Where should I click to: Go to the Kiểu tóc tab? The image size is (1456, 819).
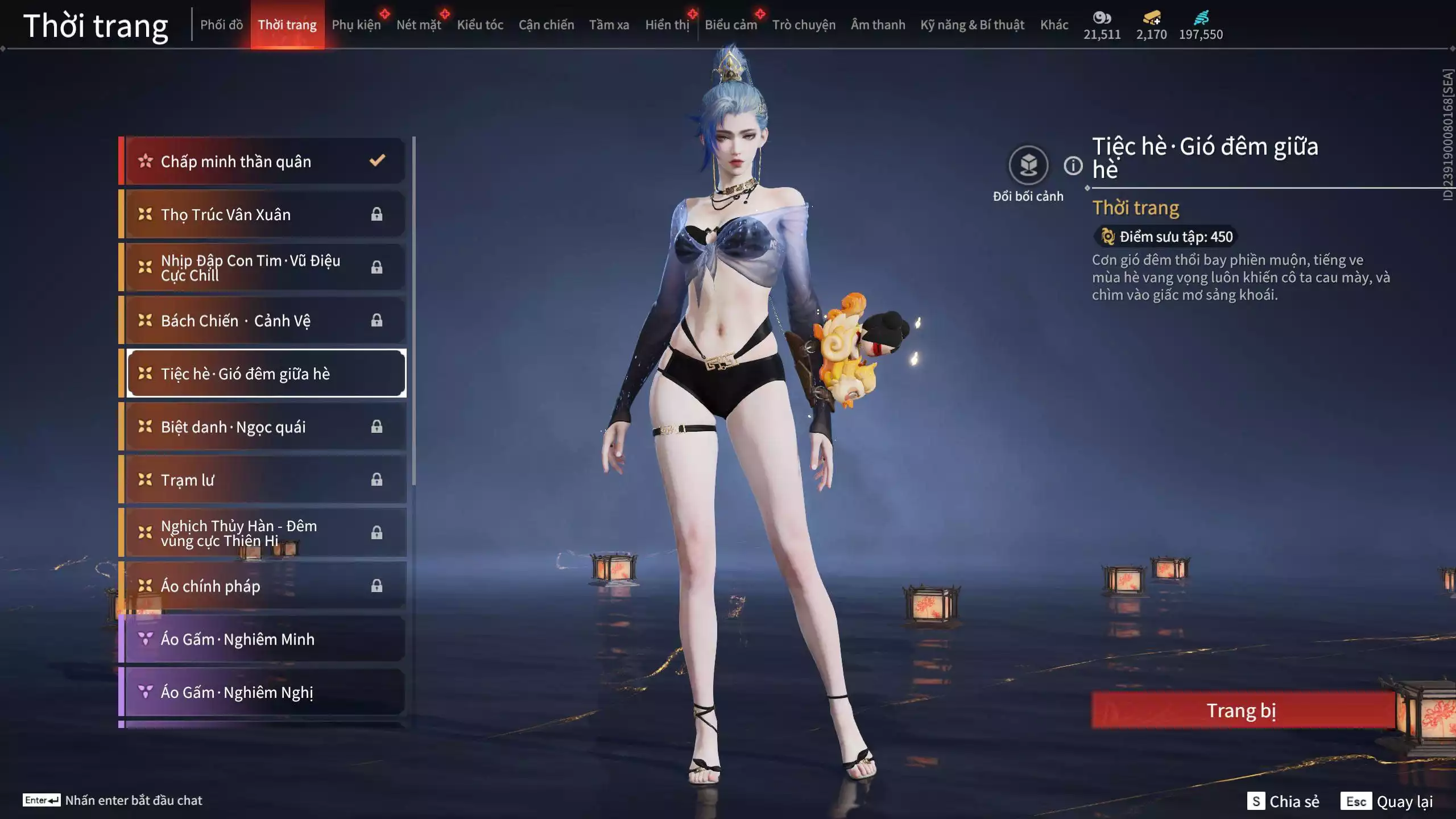[x=480, y=25]
